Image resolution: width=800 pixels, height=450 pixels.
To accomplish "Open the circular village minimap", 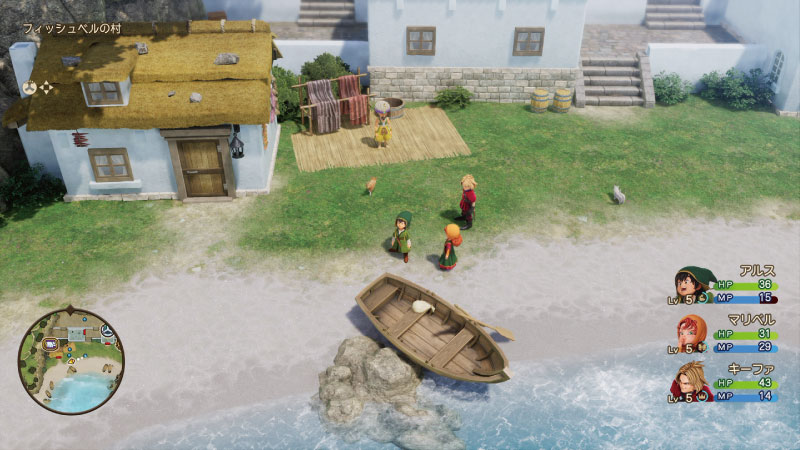I will tap(70, 361).
